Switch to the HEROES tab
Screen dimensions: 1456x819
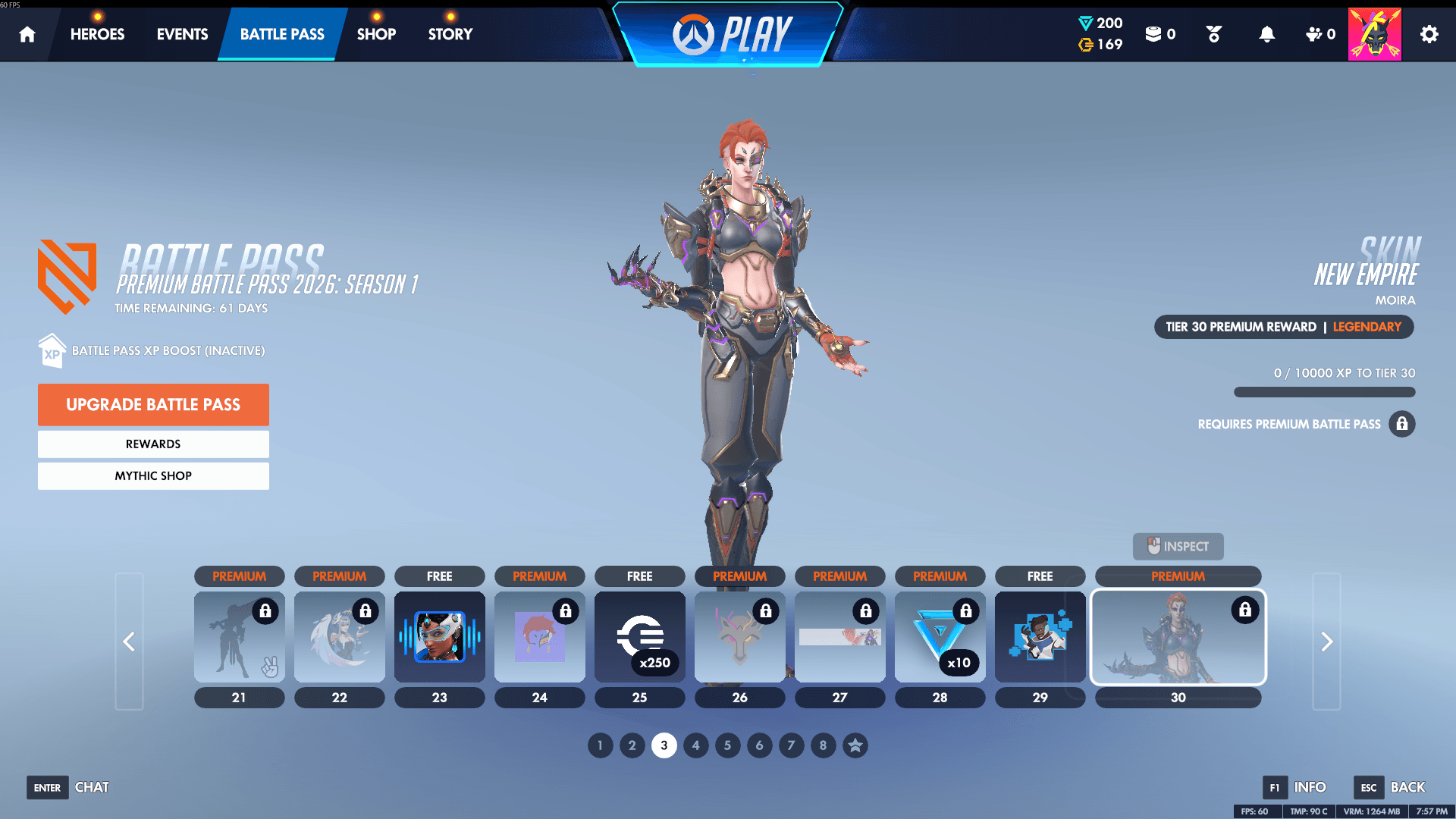97,34
